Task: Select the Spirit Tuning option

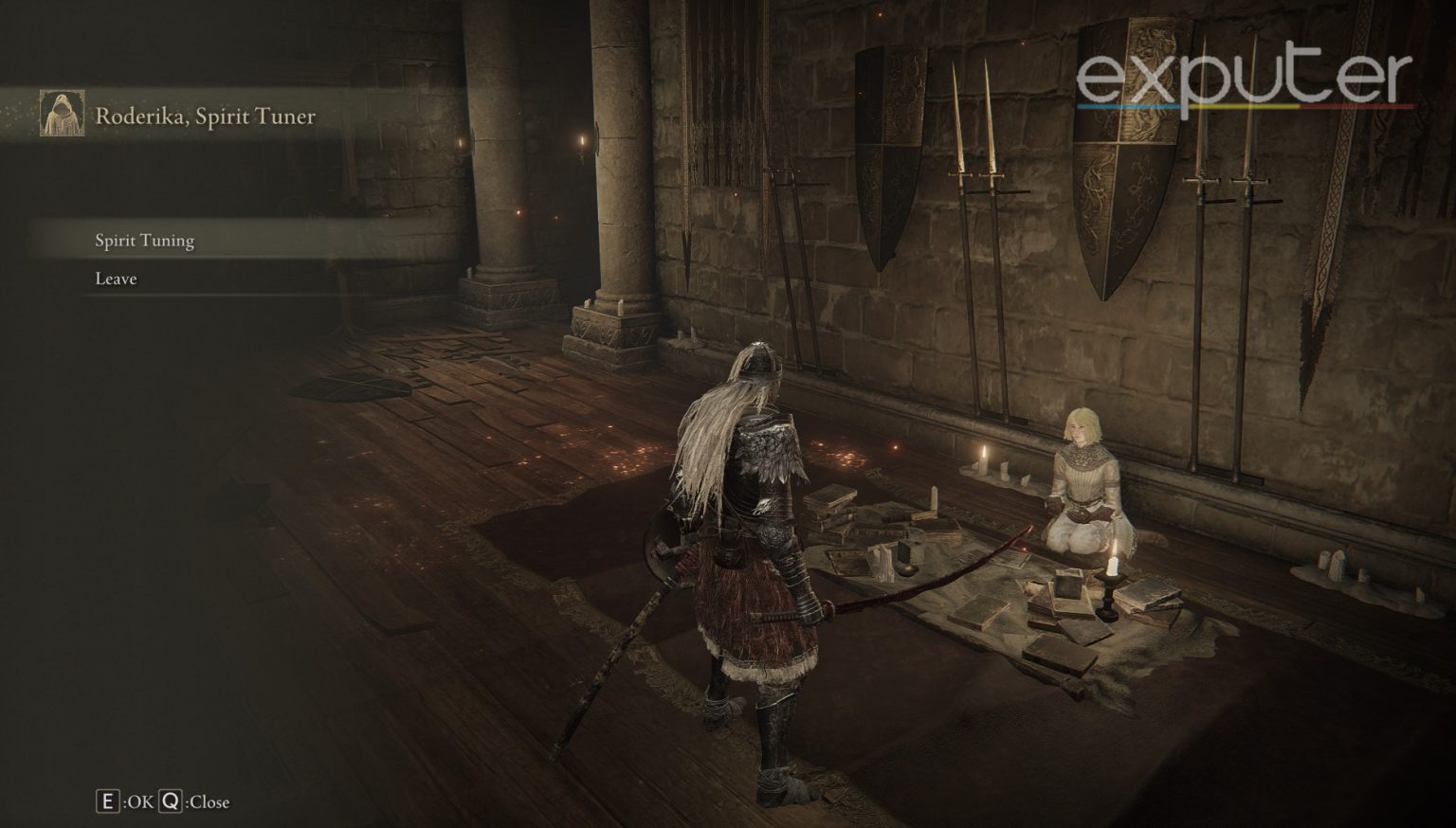Action: click(145, 241)
